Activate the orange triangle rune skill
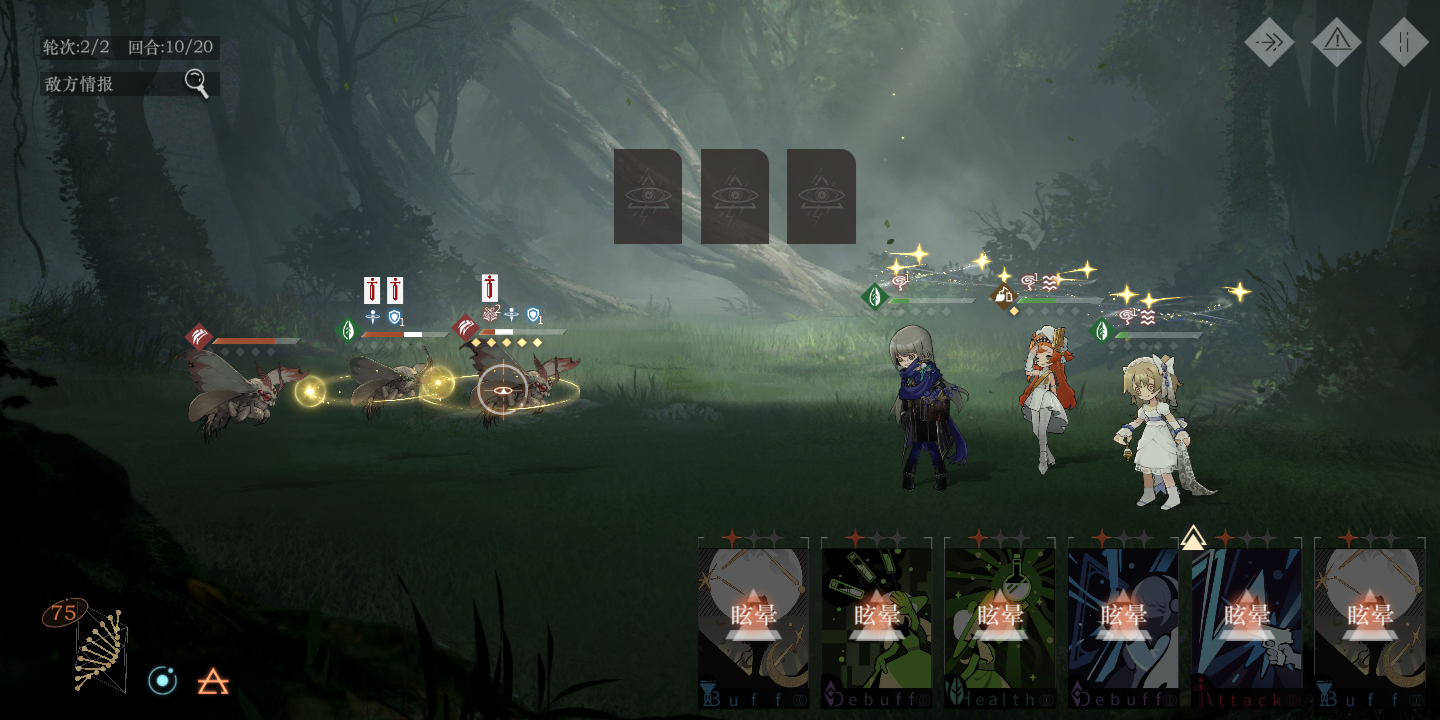Viewport: 1440px width, 720px height. (x=213, y=682)
